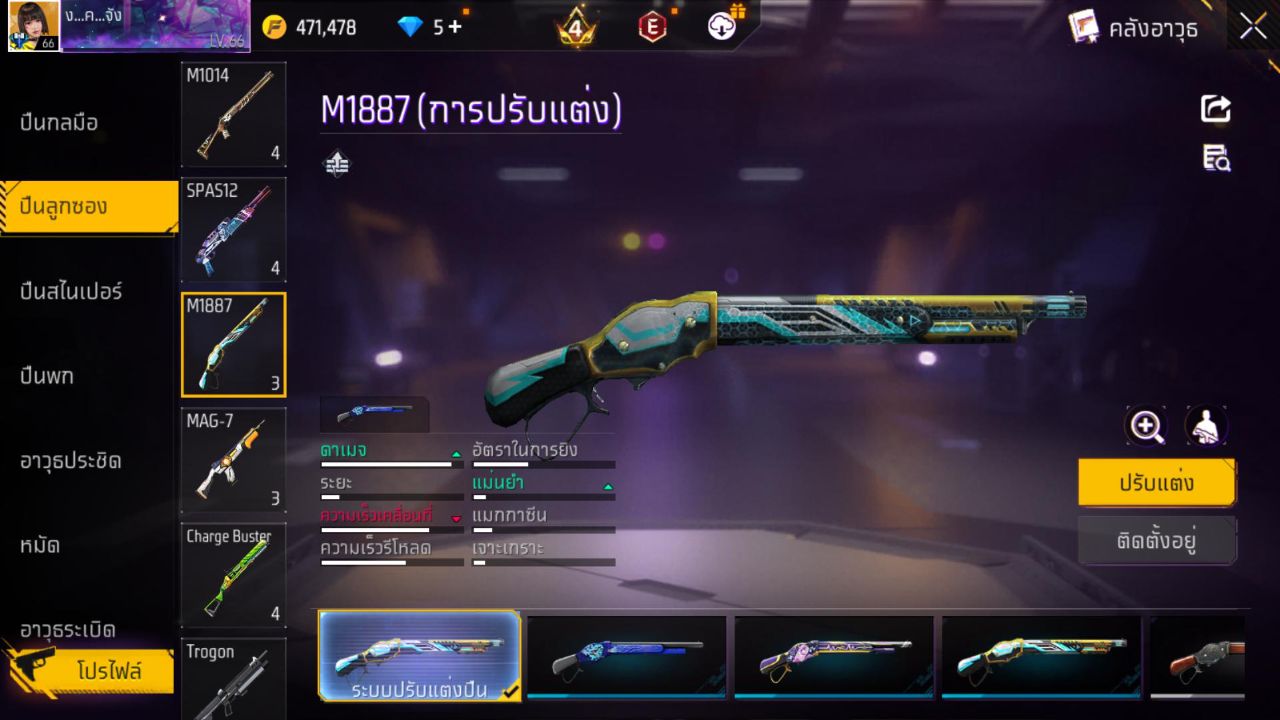1280x720 pixels.
Task: Open the cloud download center in top bar
Action: pos(722,27)
